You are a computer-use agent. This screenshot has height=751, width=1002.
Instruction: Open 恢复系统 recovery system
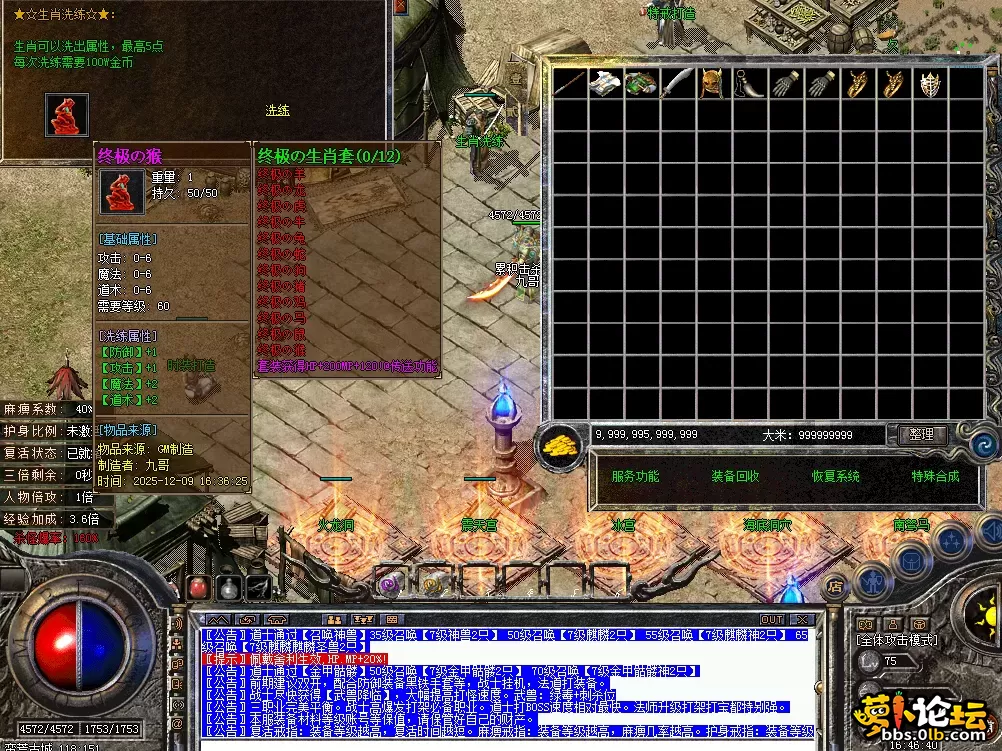click(x=835, y=476)
